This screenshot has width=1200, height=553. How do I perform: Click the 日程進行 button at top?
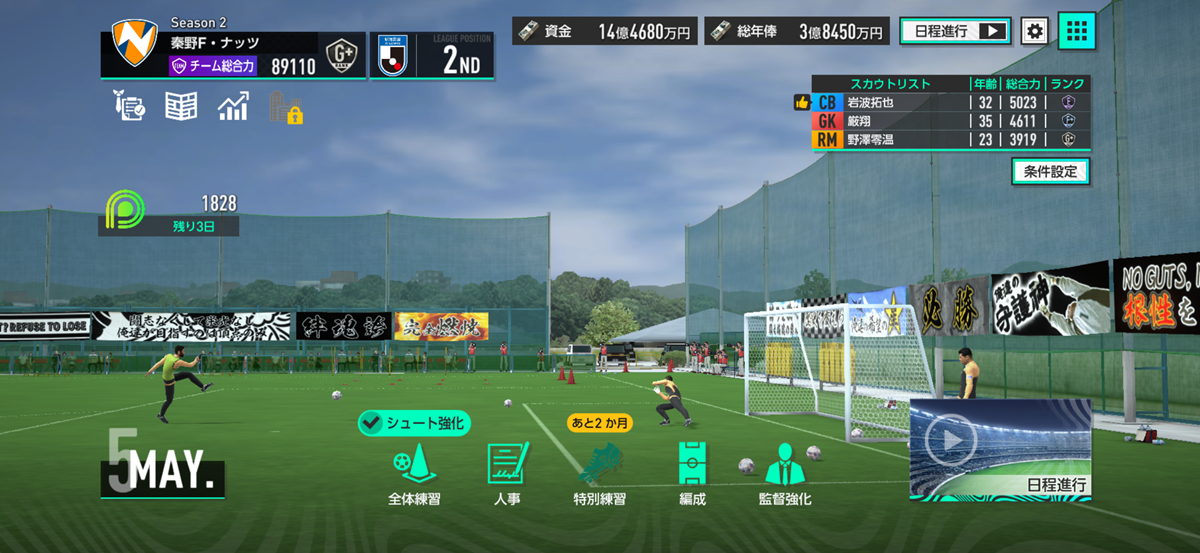click(955, 31)
